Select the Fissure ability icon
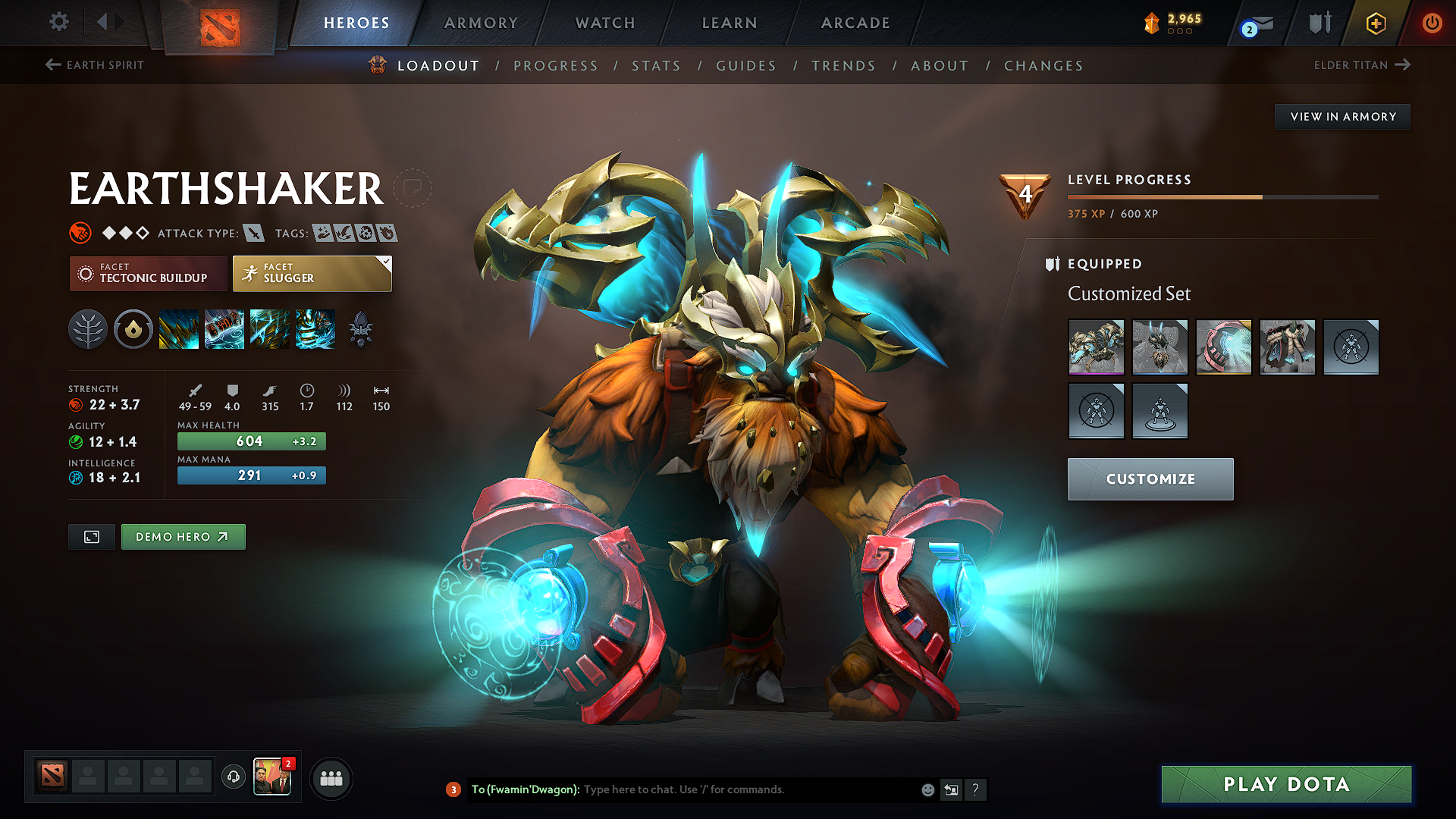The height and width of the screenshot is (819, 1456). 179,329
